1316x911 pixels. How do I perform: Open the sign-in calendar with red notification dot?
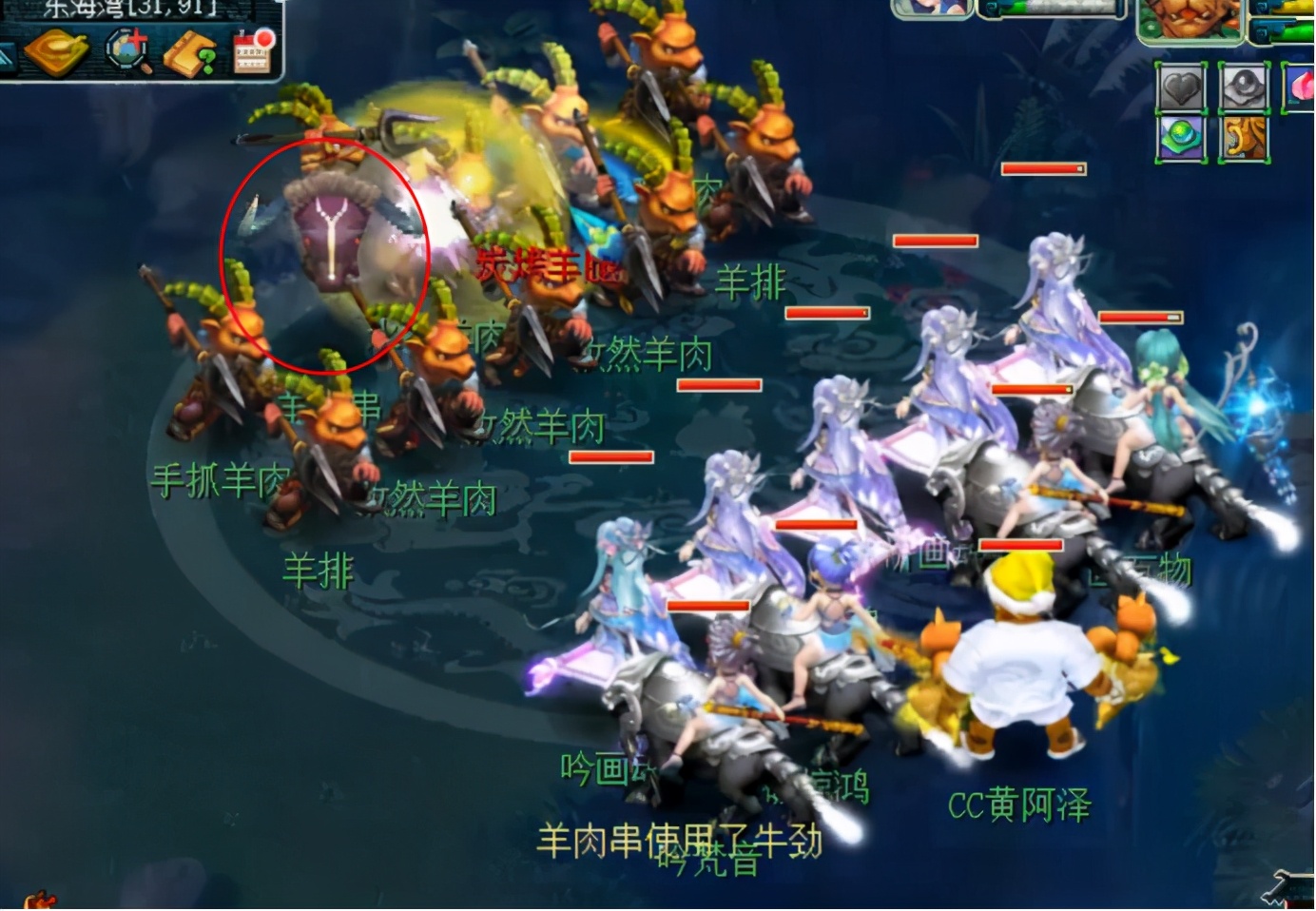click(252, 52)
